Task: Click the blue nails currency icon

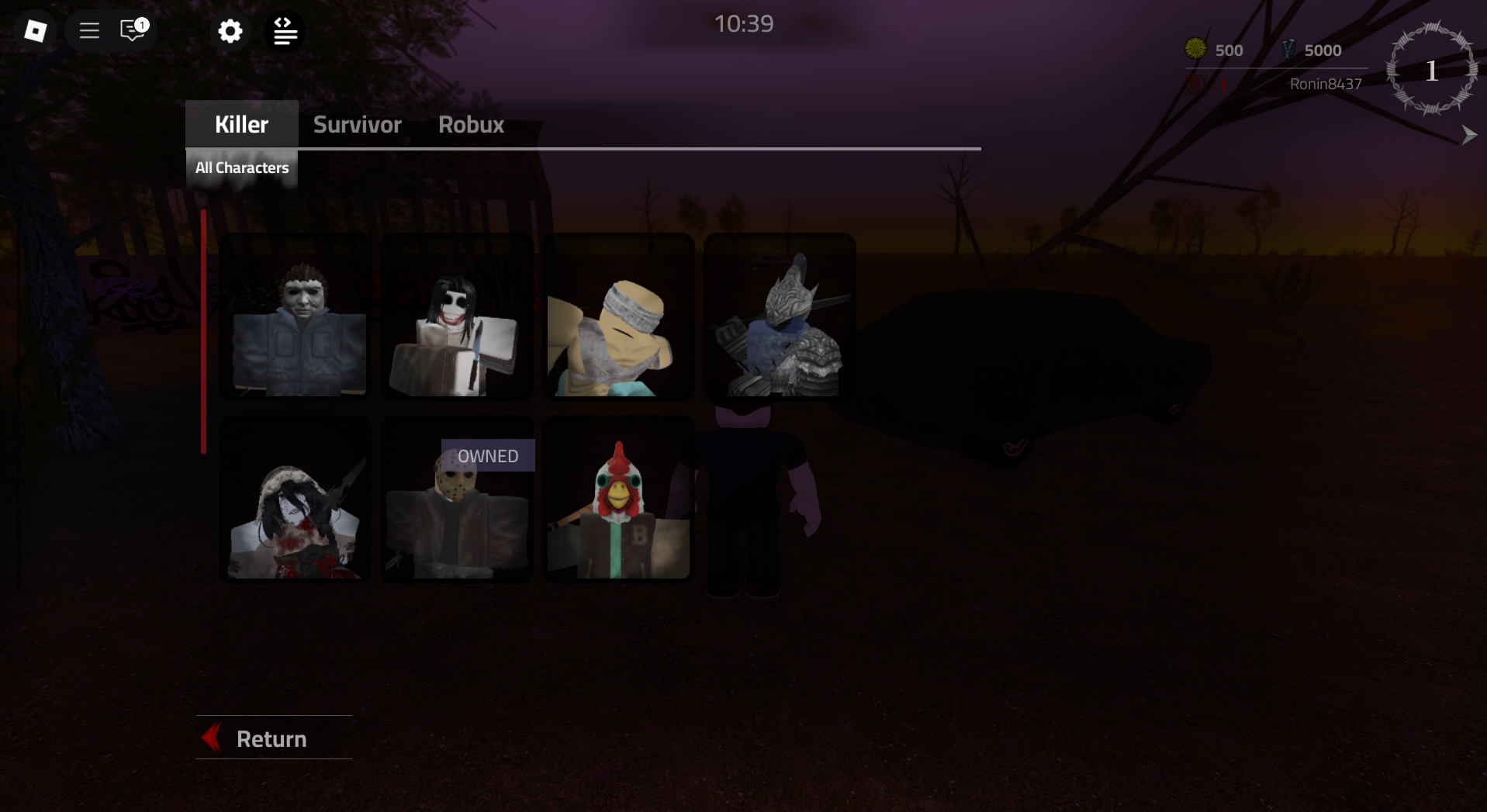Action: (x=1289, y=50)
